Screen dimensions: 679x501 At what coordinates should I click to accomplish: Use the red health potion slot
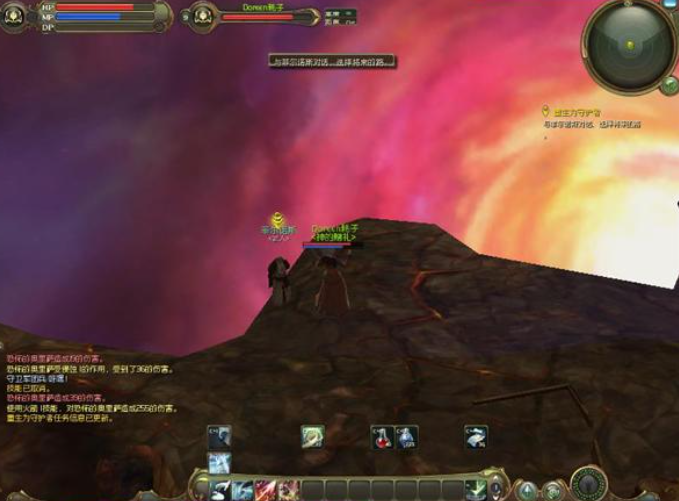click(x=381, y=436)
